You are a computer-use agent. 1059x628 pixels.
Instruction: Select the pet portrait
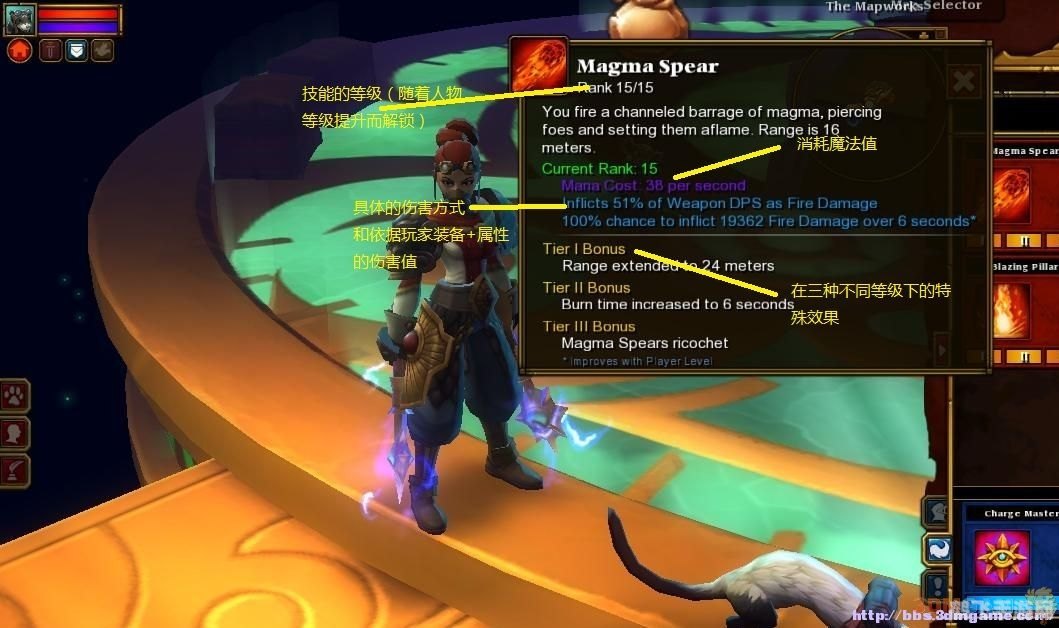(x=20, y=19)
